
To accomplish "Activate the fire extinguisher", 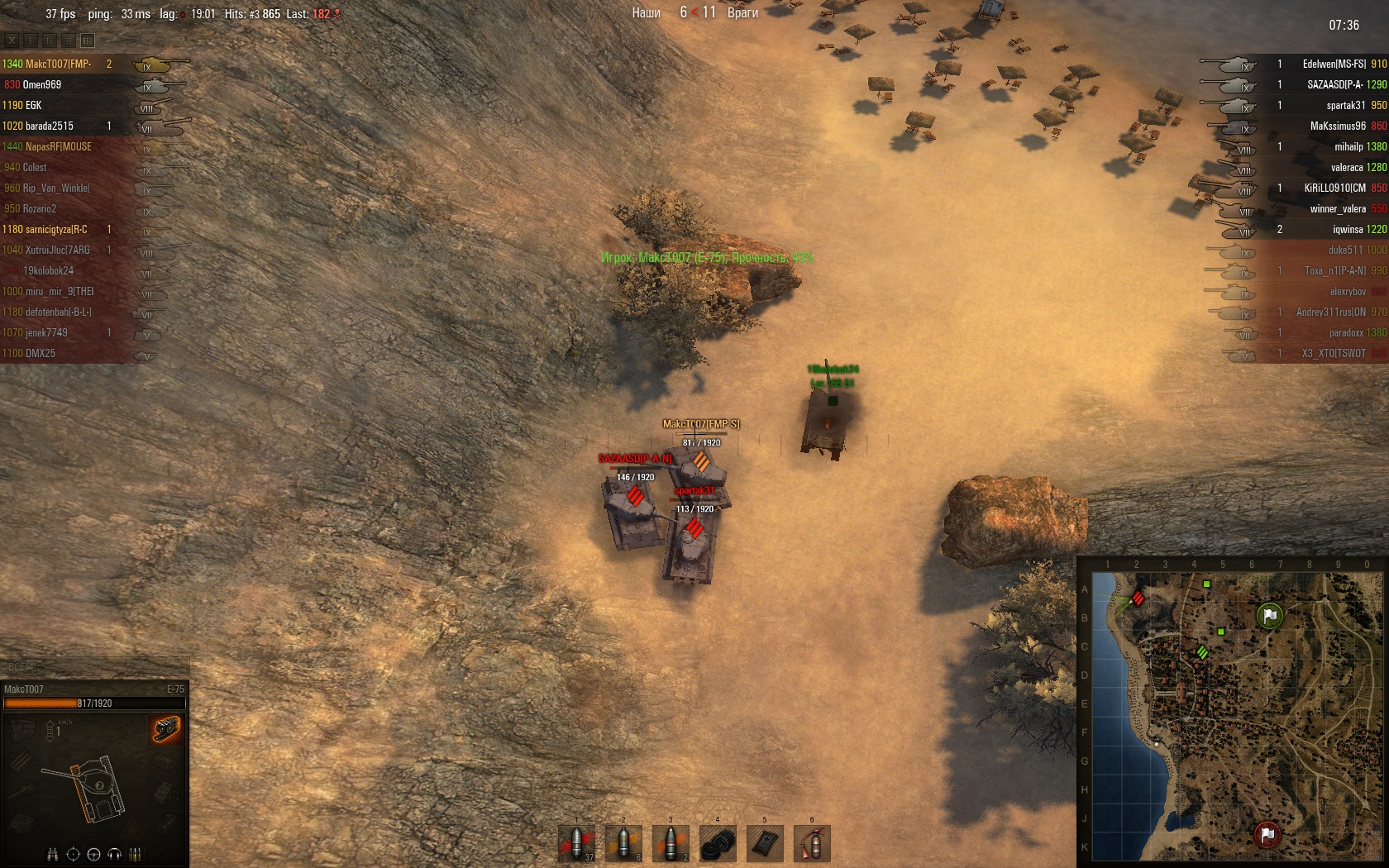I will coord(812,843).
